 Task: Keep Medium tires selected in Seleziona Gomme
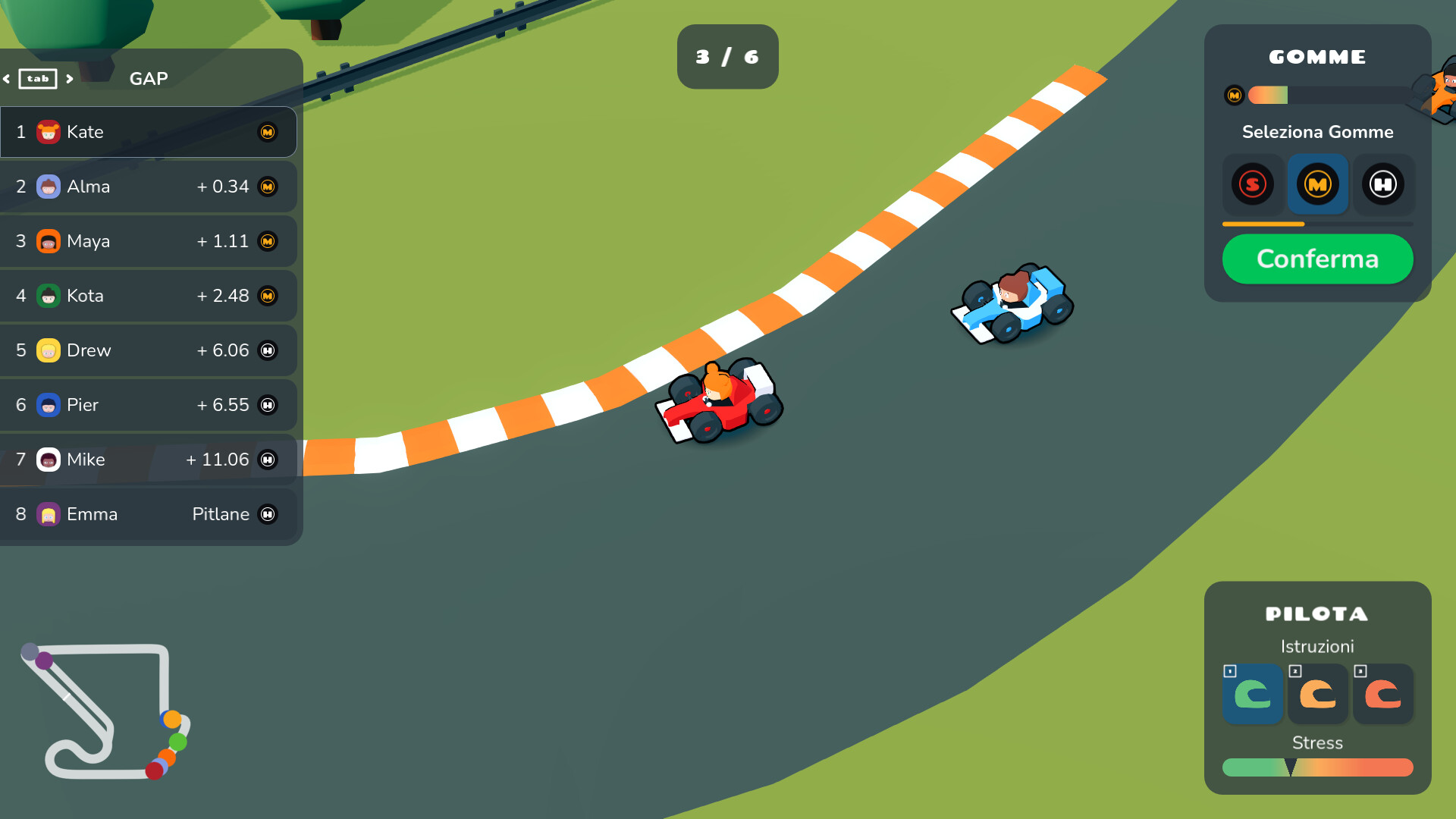pos(1317,184)
